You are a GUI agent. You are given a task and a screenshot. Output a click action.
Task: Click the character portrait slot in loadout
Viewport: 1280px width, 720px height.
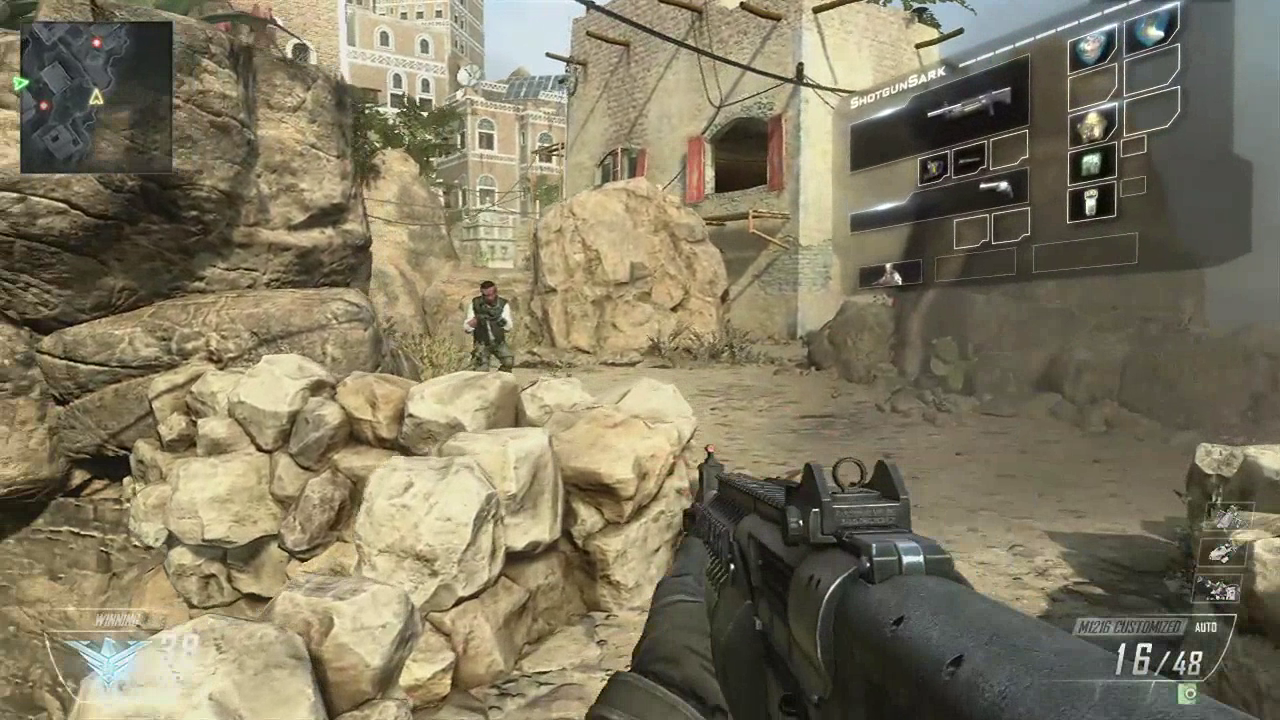click(x=889, y=273)
